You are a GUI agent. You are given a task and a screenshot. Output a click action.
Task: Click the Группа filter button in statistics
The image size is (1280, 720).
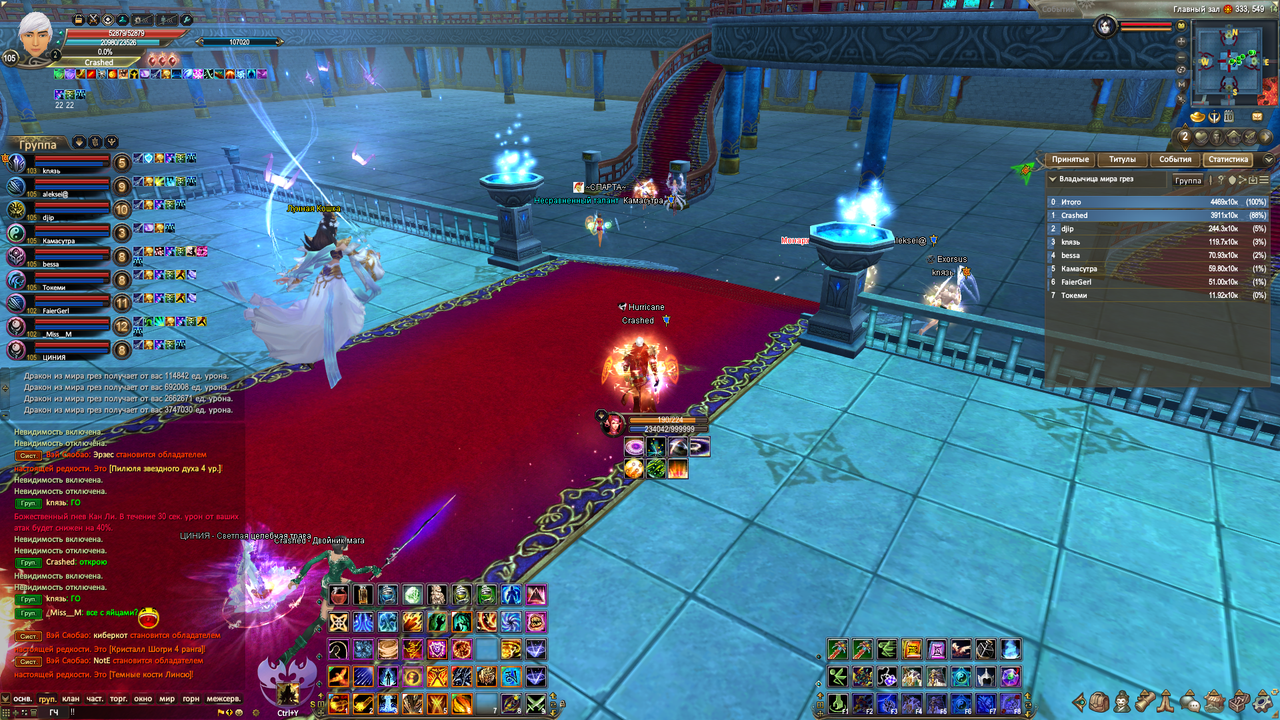[1188, 181]
